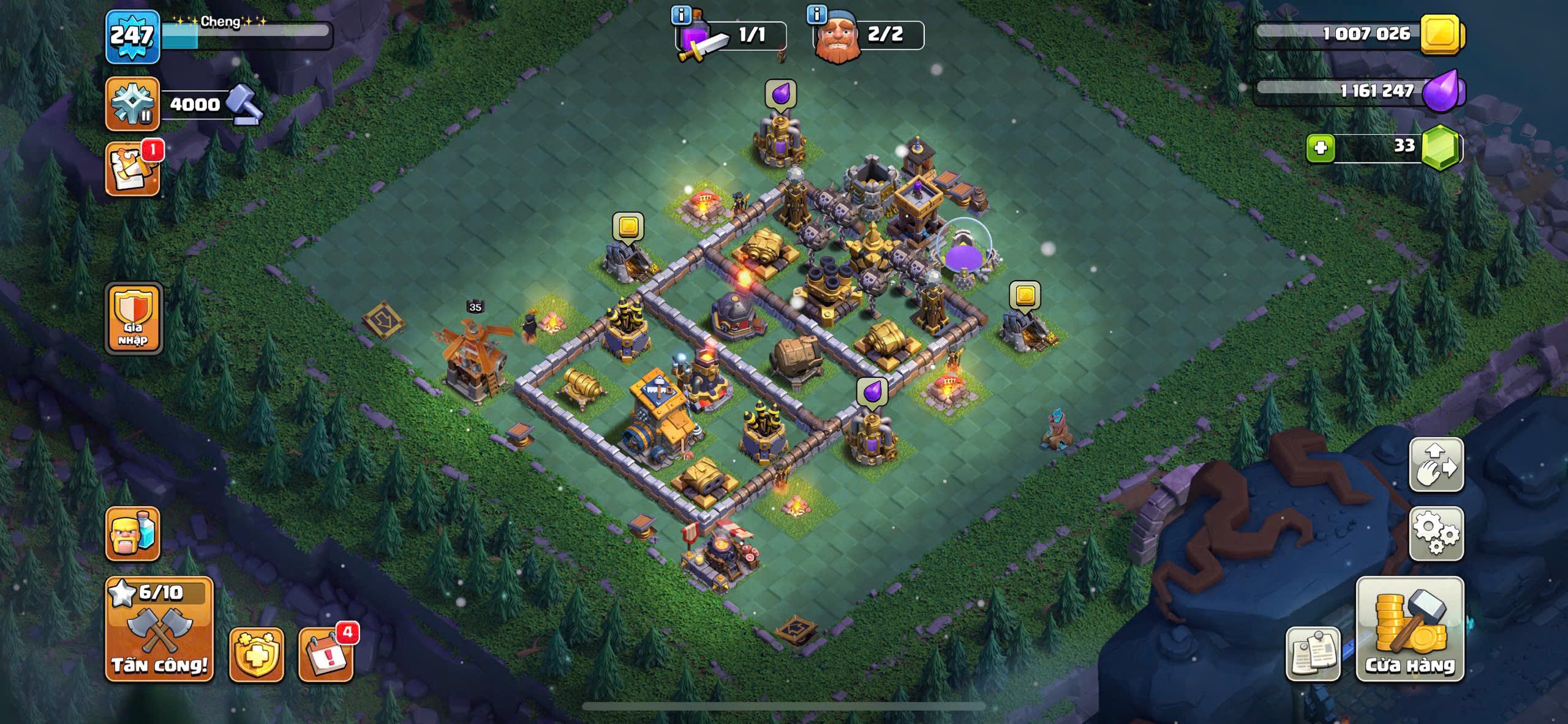Add gems with the green plus button
This screenshot has height=724, width=1568.
pyautogui.click(x=1320, y=148)
